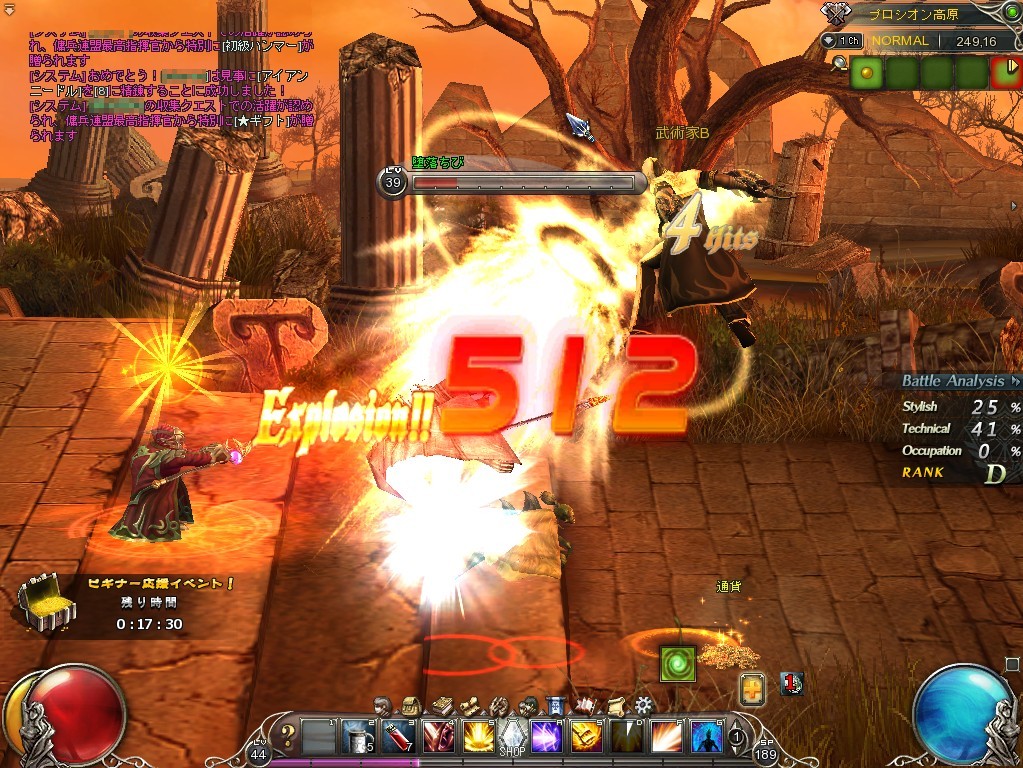Image resolution: width=1023 pixels, height=768 pixels.
Task: Expand the Battle Analysis panel arrow
Action: point(1015,381)
